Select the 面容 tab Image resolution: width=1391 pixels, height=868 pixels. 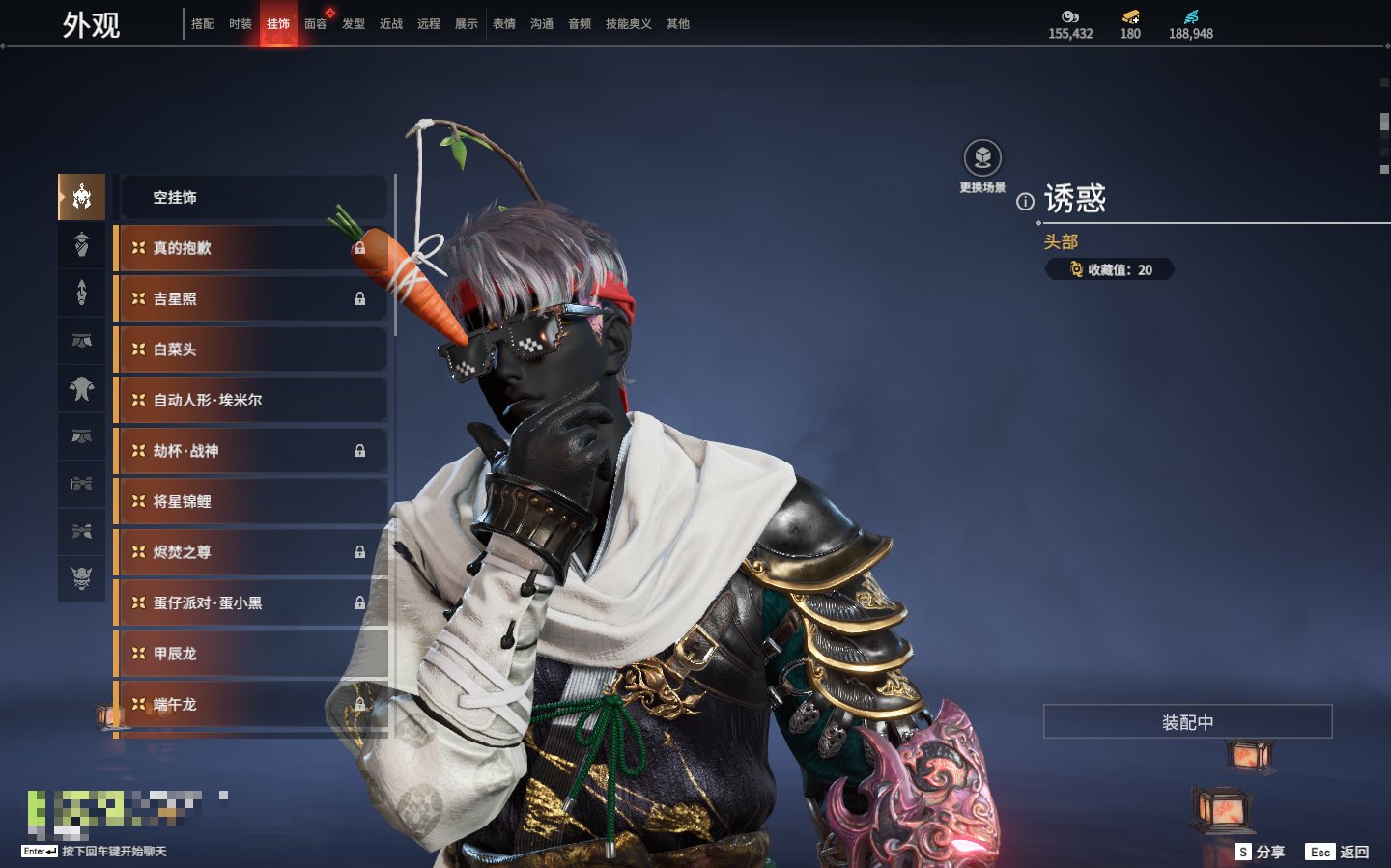(316, 24)
